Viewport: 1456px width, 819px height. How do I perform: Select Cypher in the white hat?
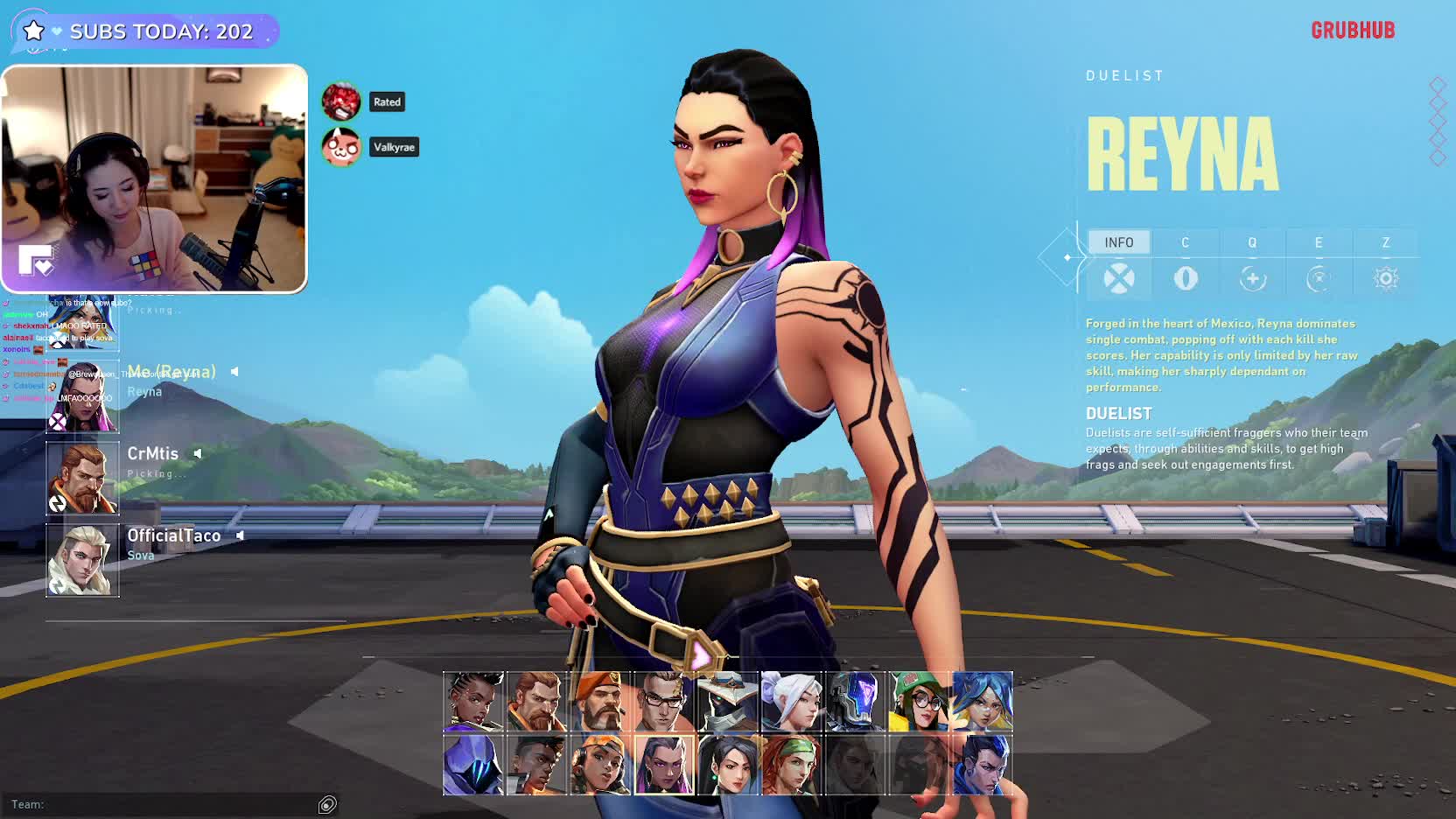pos(728,702)
